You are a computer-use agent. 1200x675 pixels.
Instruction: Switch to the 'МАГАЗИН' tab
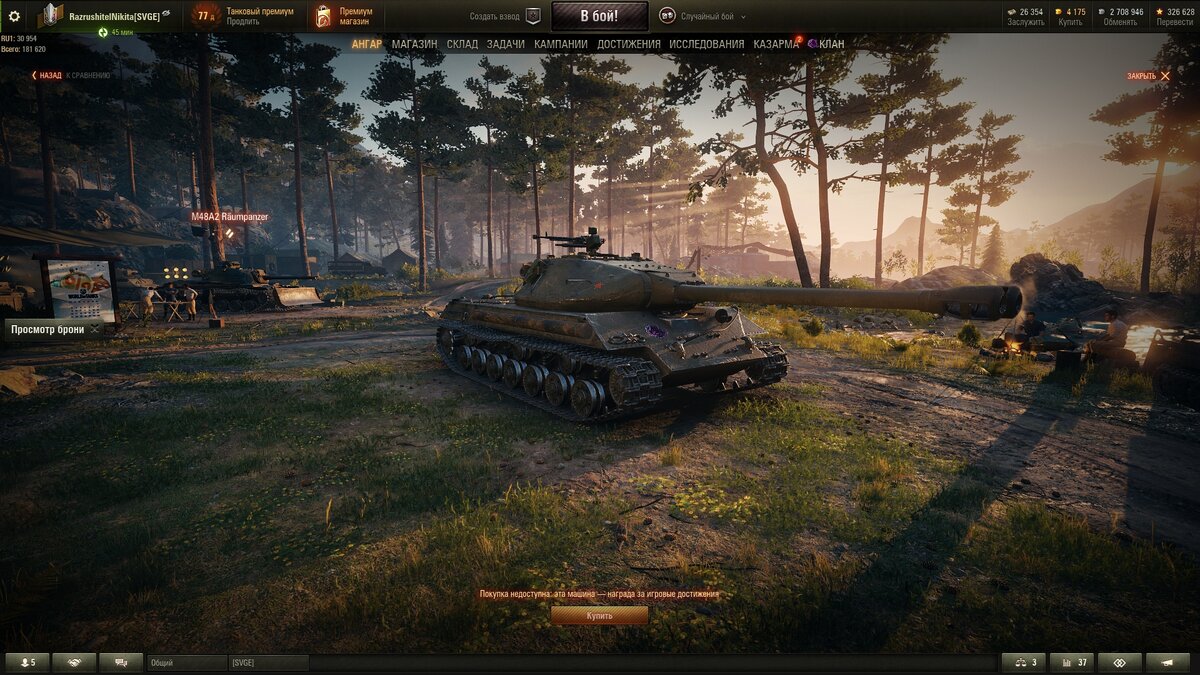(x=414, y=44)
